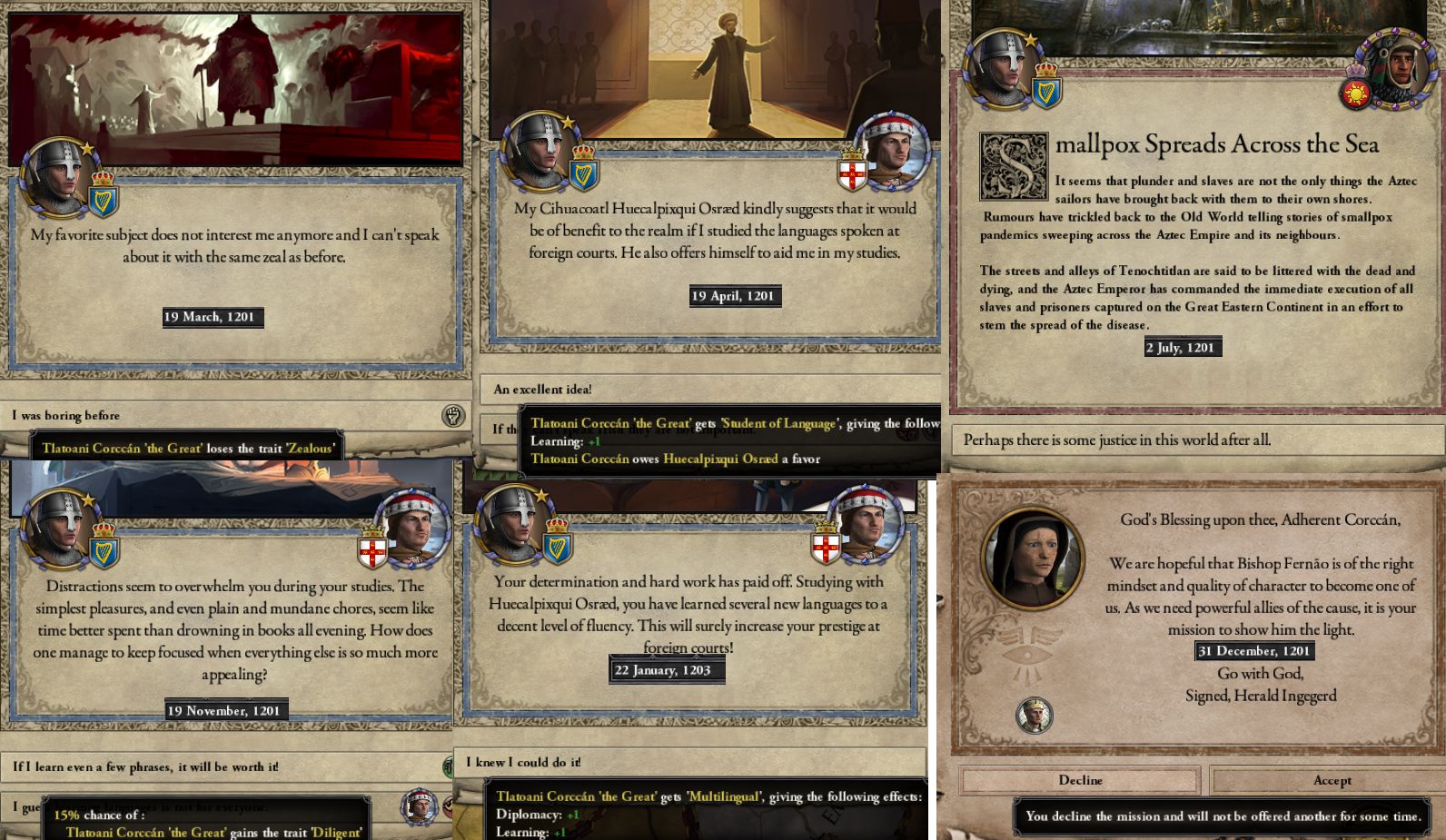
Task: Click Bishop Fernão's small portrait below the letter text
Action: 1035,716
